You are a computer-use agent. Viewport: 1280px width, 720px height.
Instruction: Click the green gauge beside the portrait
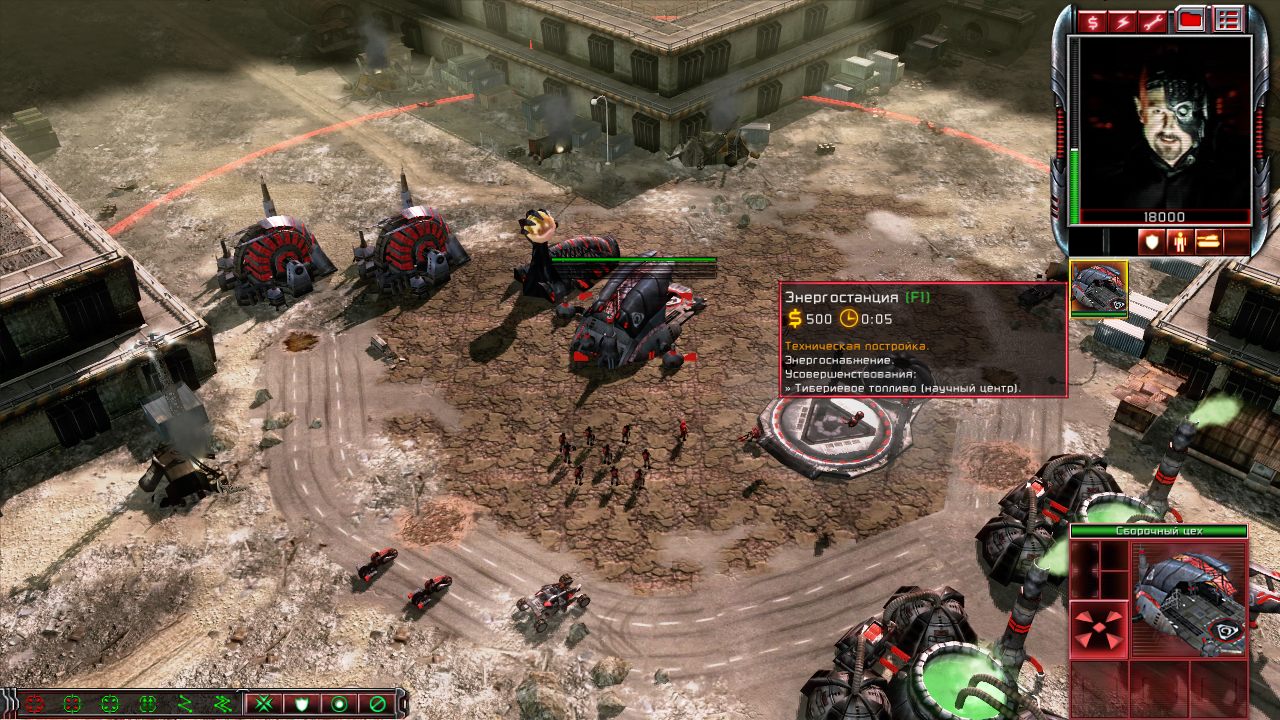[1076, 185]
